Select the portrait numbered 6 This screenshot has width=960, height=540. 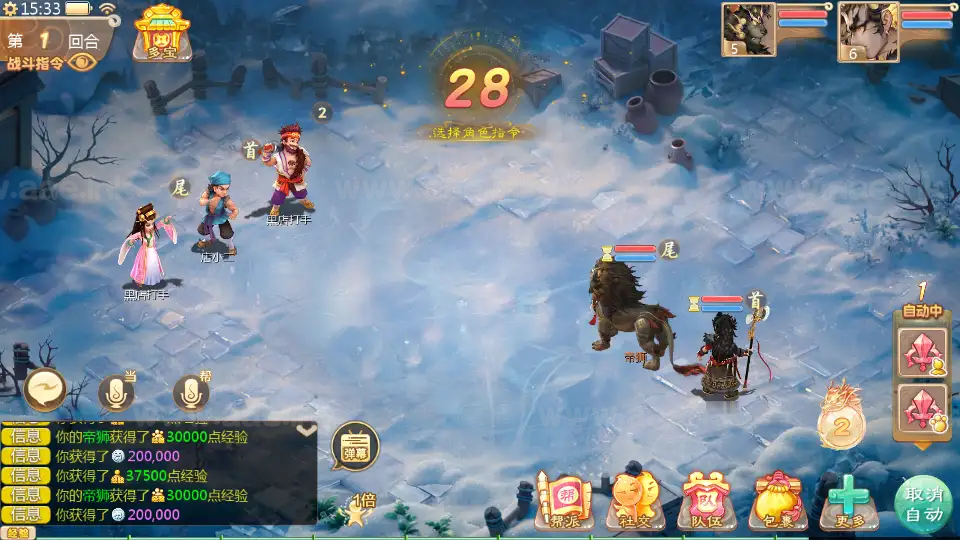[x=866, y=29]
